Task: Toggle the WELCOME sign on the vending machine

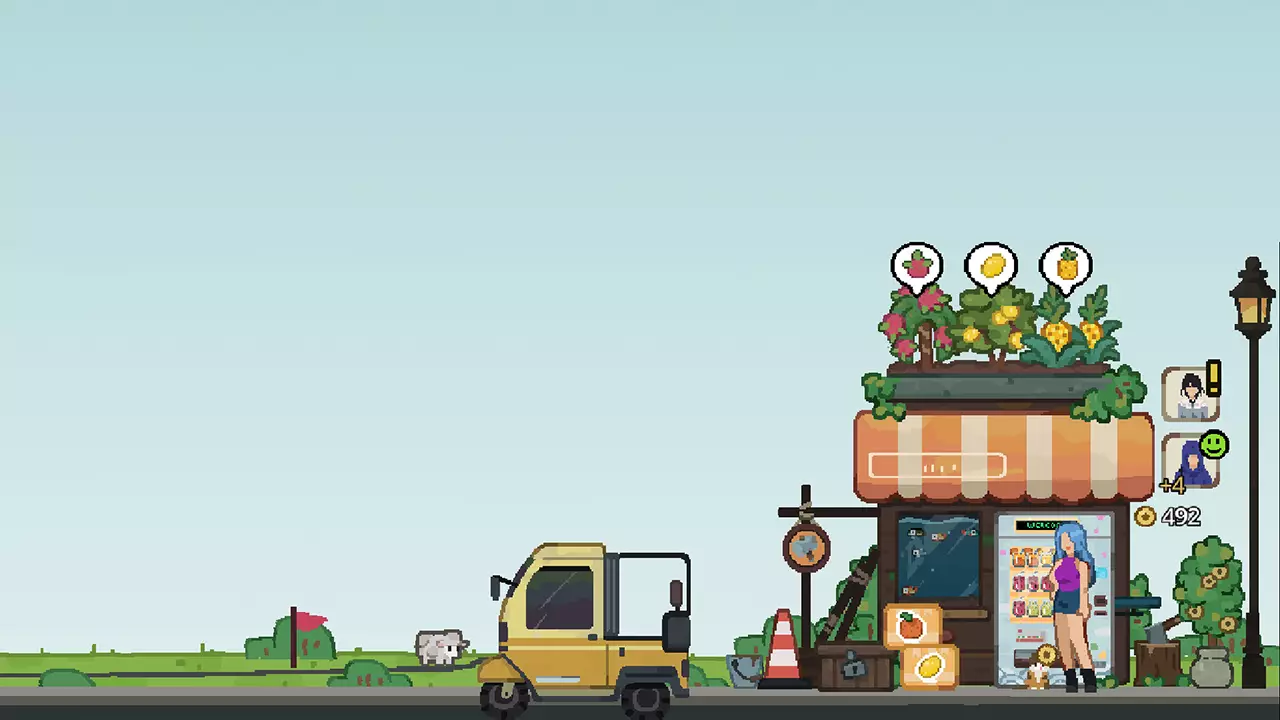Action: pyautogui.click(x=1041, y=524)
